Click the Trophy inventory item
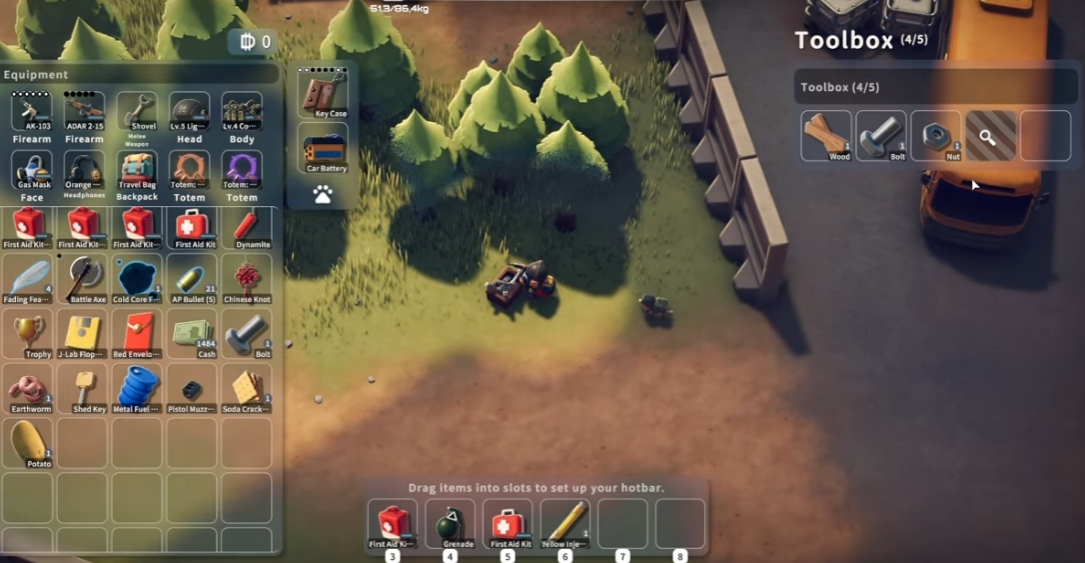The height and width of the screenshot is (563, 1085). coord(31,334)
